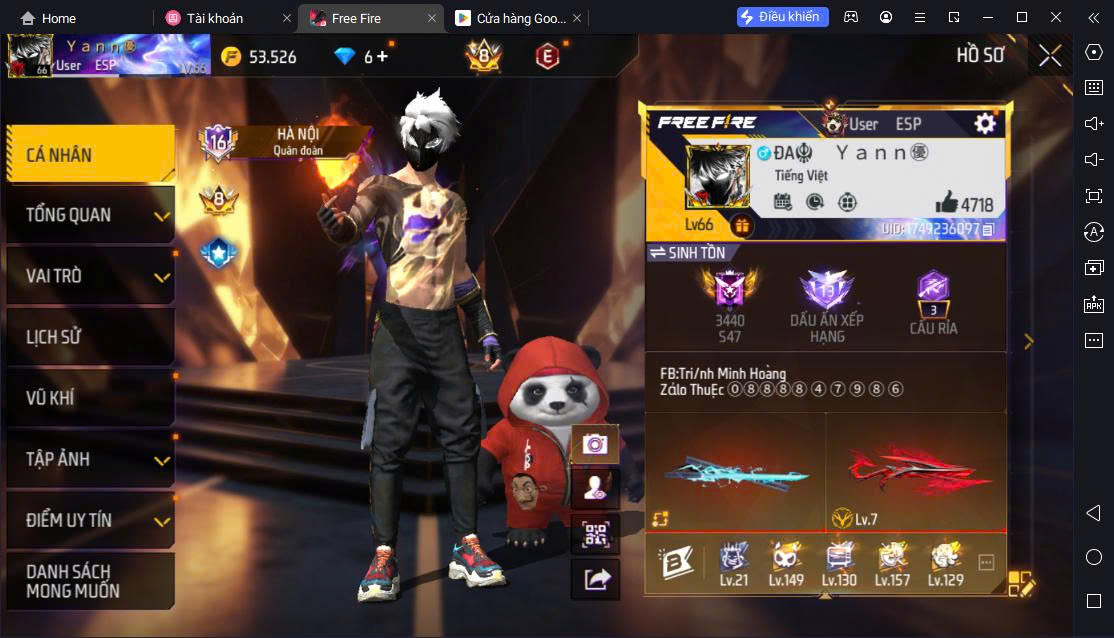Viewport: 1114px width, 638px height.
Task: Expand the Tổng Quan section
Action: tap(90, 215)
